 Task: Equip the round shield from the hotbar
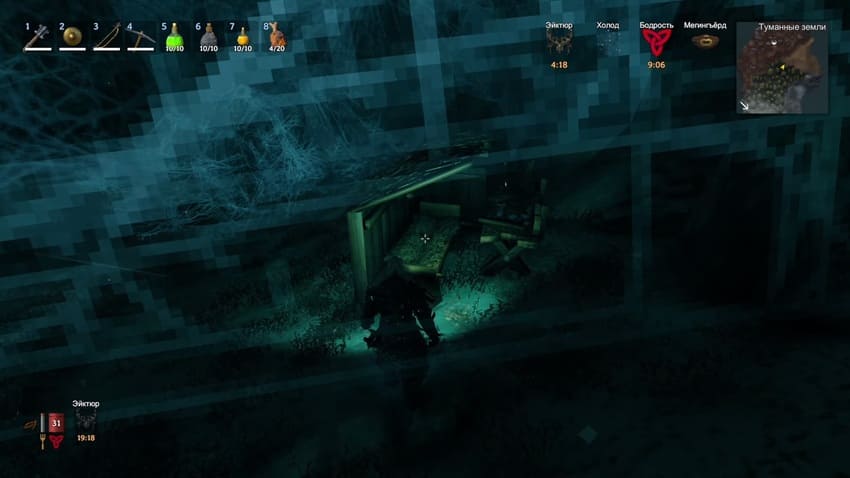[x=72, y=38]
